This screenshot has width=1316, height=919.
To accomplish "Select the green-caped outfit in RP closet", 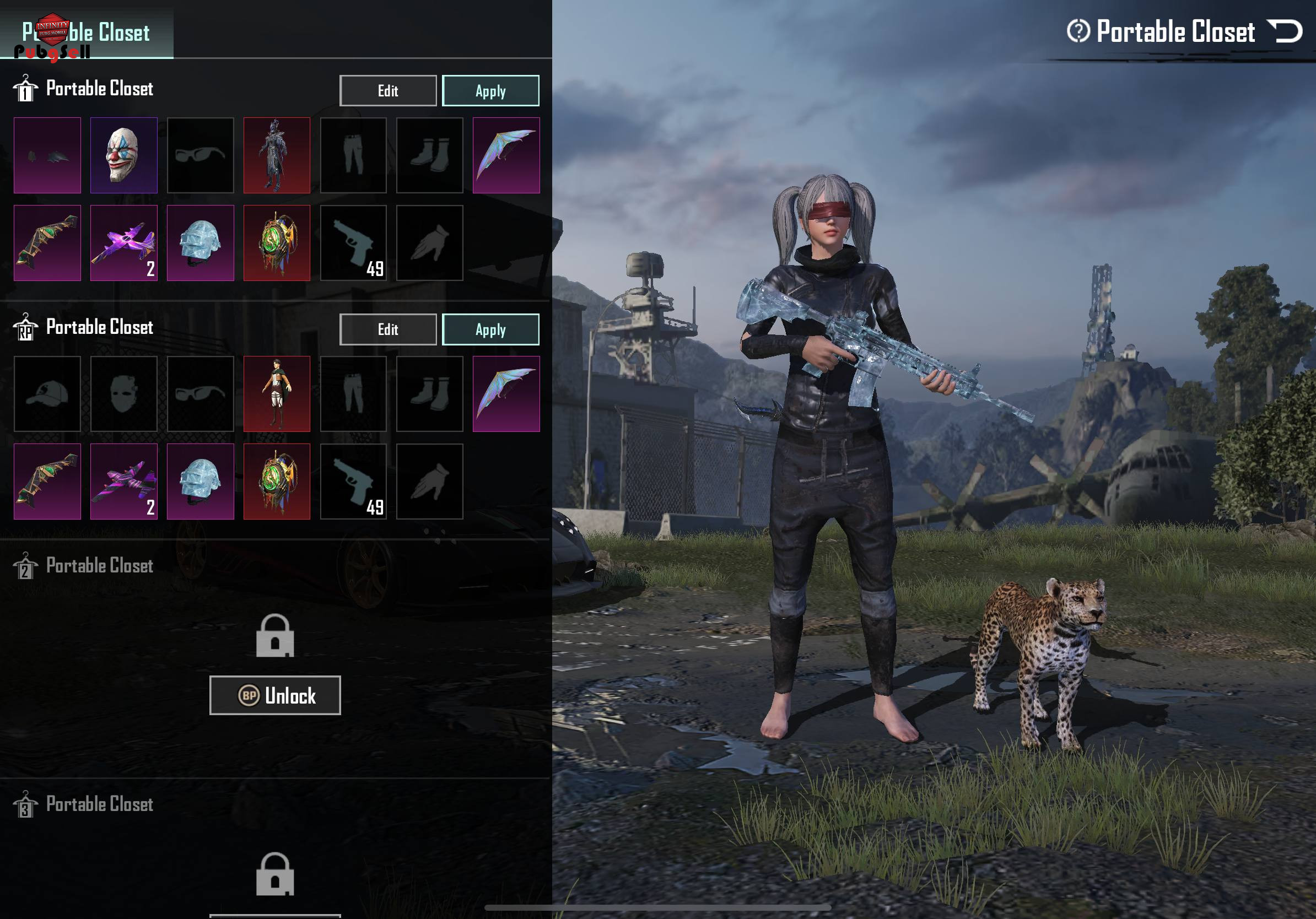I will (276, 393).
